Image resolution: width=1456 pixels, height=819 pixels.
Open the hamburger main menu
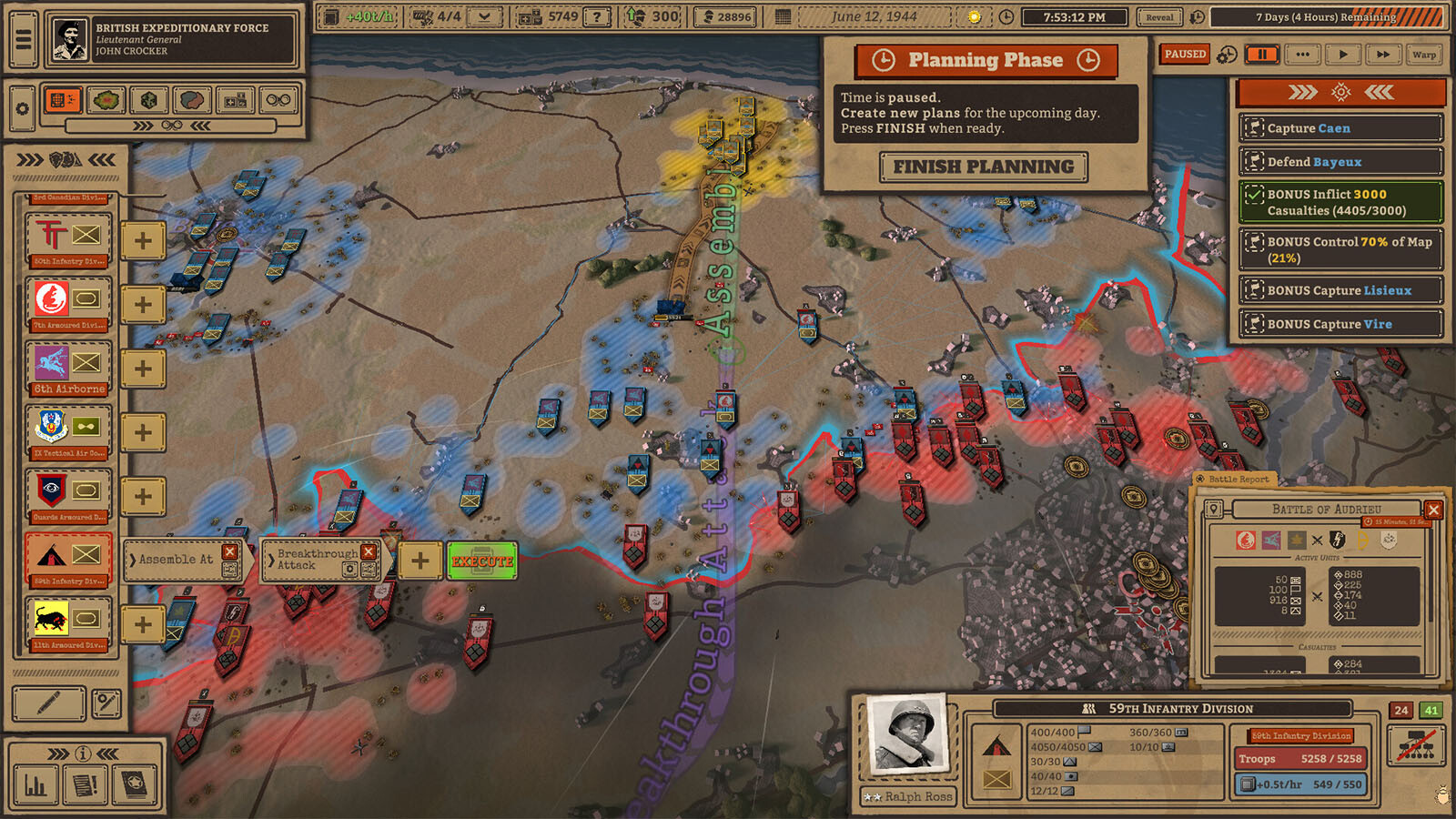click(23, 40)
